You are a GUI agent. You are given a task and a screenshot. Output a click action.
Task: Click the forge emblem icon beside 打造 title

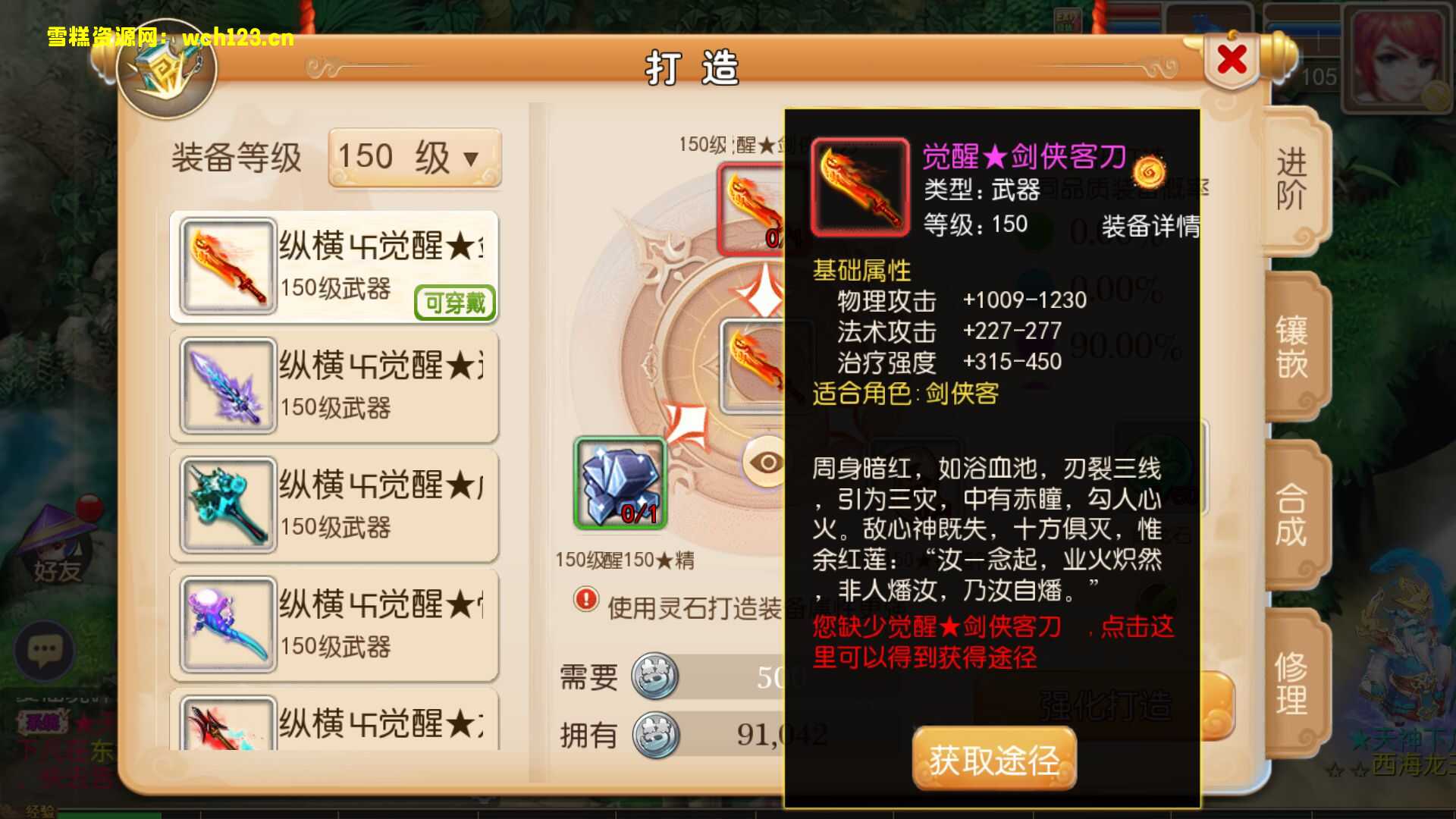(165, 72)
